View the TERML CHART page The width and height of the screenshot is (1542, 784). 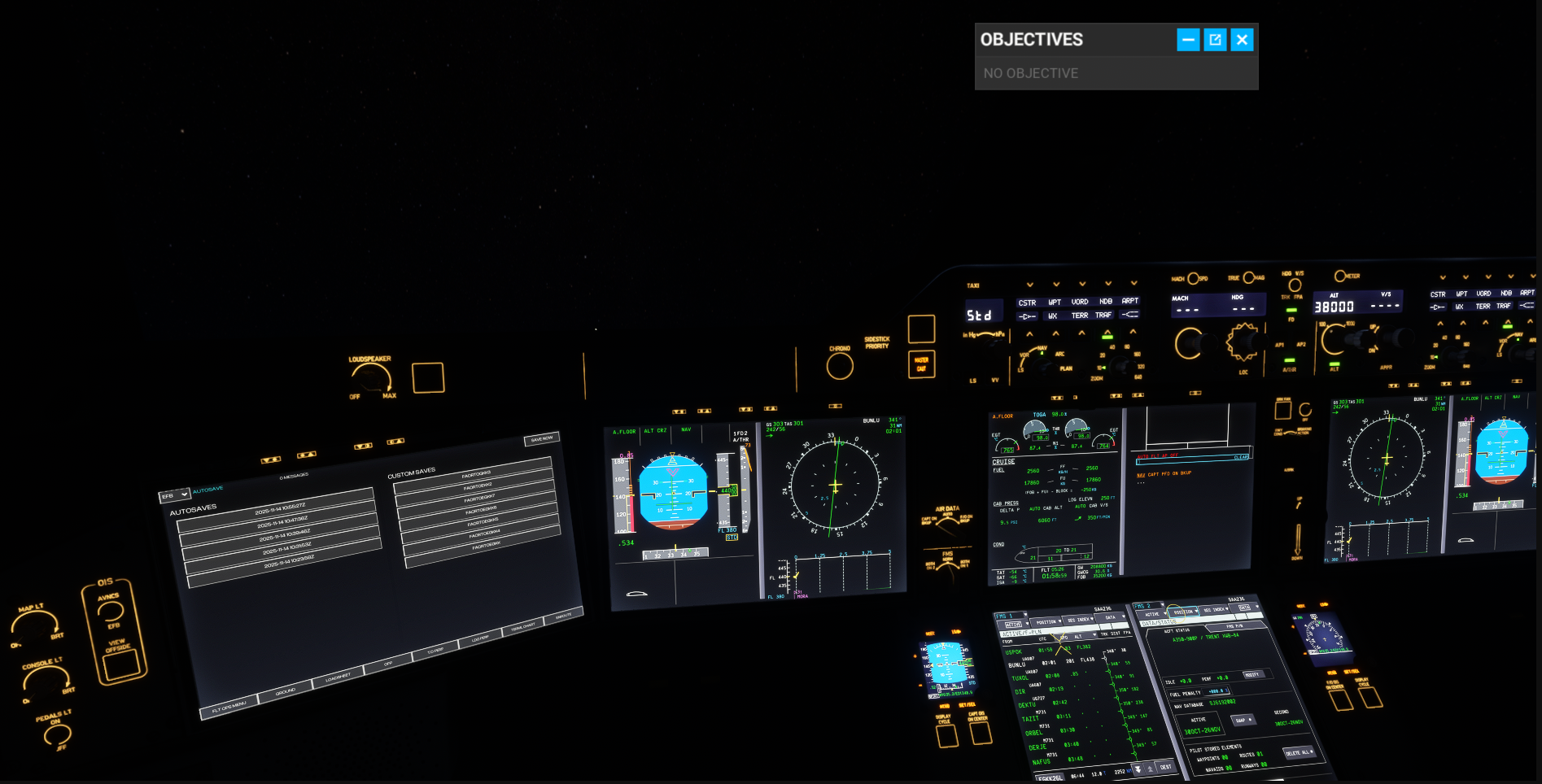click(x=522, y=627)
